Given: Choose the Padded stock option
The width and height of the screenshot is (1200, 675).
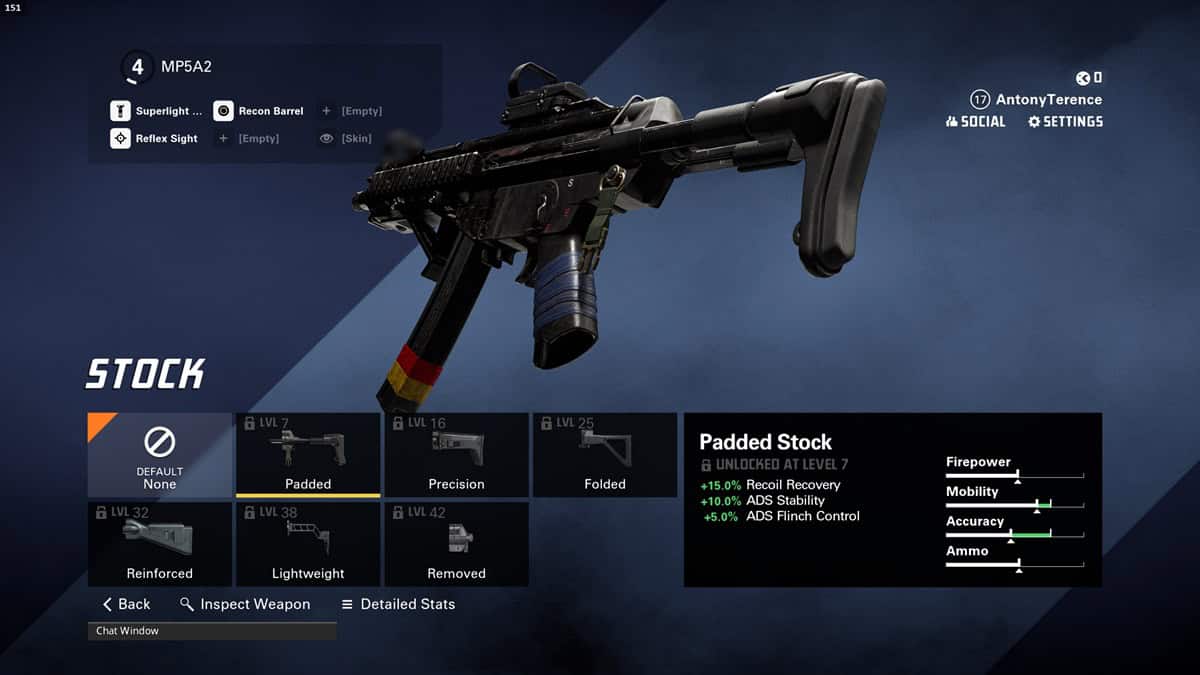Looking at the screenshot, I should point(308,455).
